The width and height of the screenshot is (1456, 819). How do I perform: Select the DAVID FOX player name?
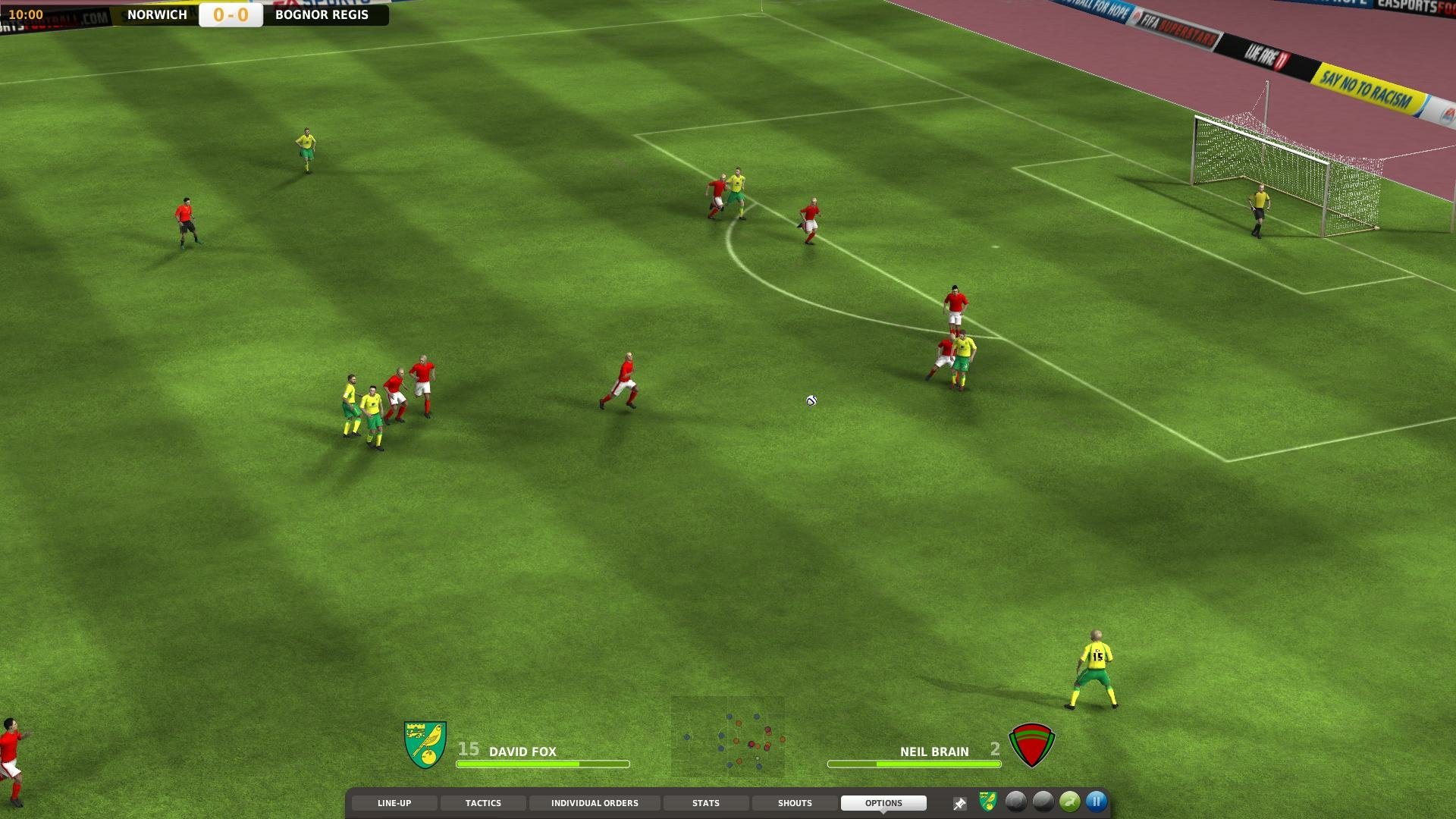point(522,752)
